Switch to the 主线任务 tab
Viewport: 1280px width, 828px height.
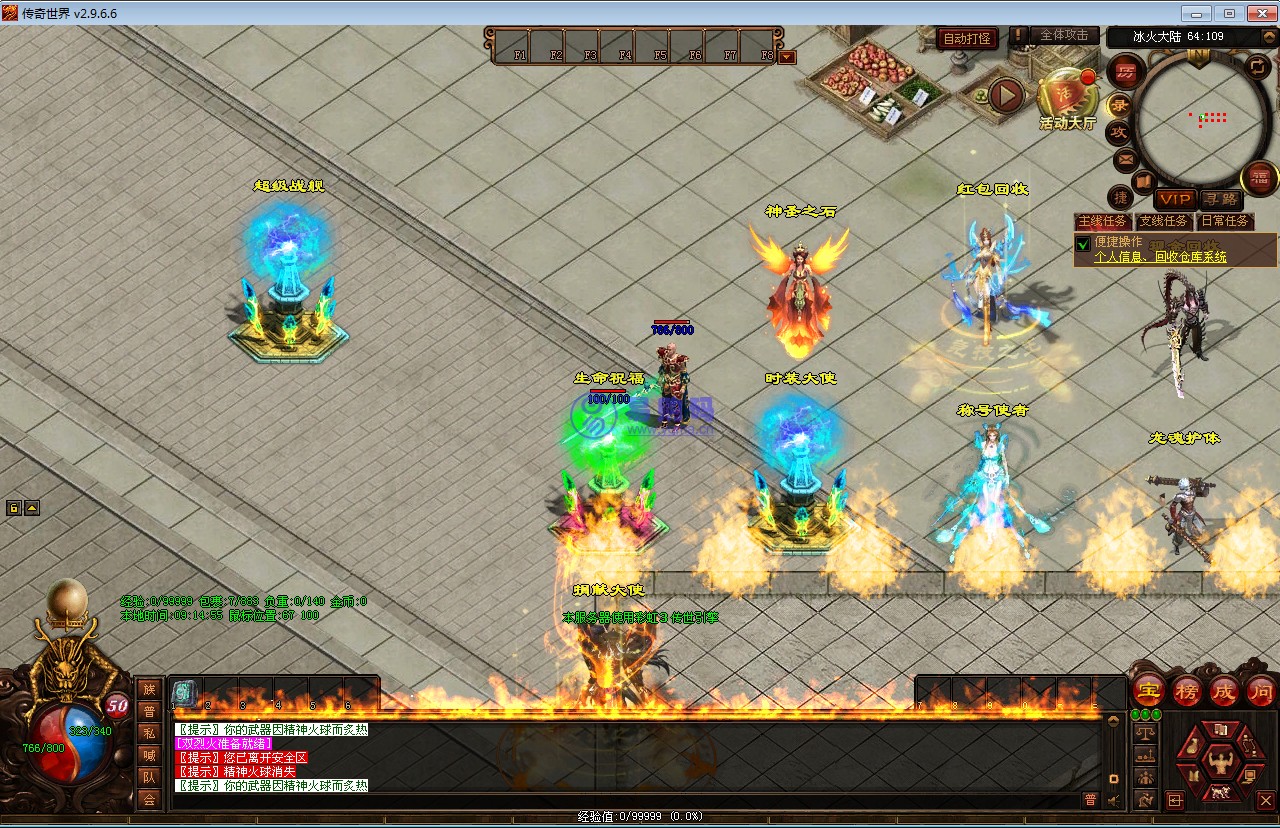click(x=1102, y=221)
